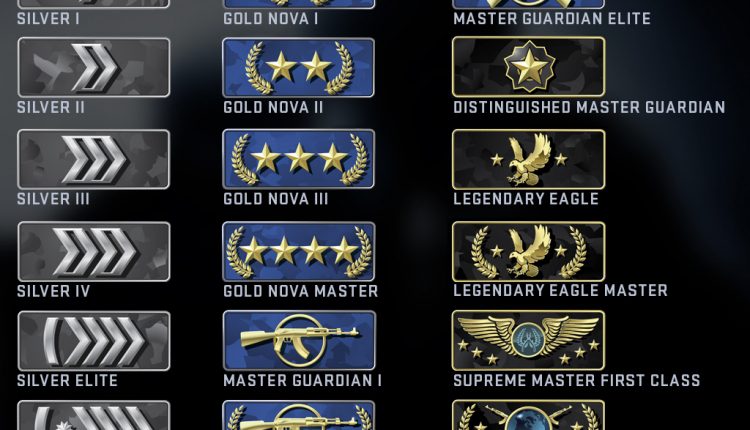Choose the Gold Nova Master four-star badge
The height and width of the screenshot is (430, 750).
tap(298, 252)
